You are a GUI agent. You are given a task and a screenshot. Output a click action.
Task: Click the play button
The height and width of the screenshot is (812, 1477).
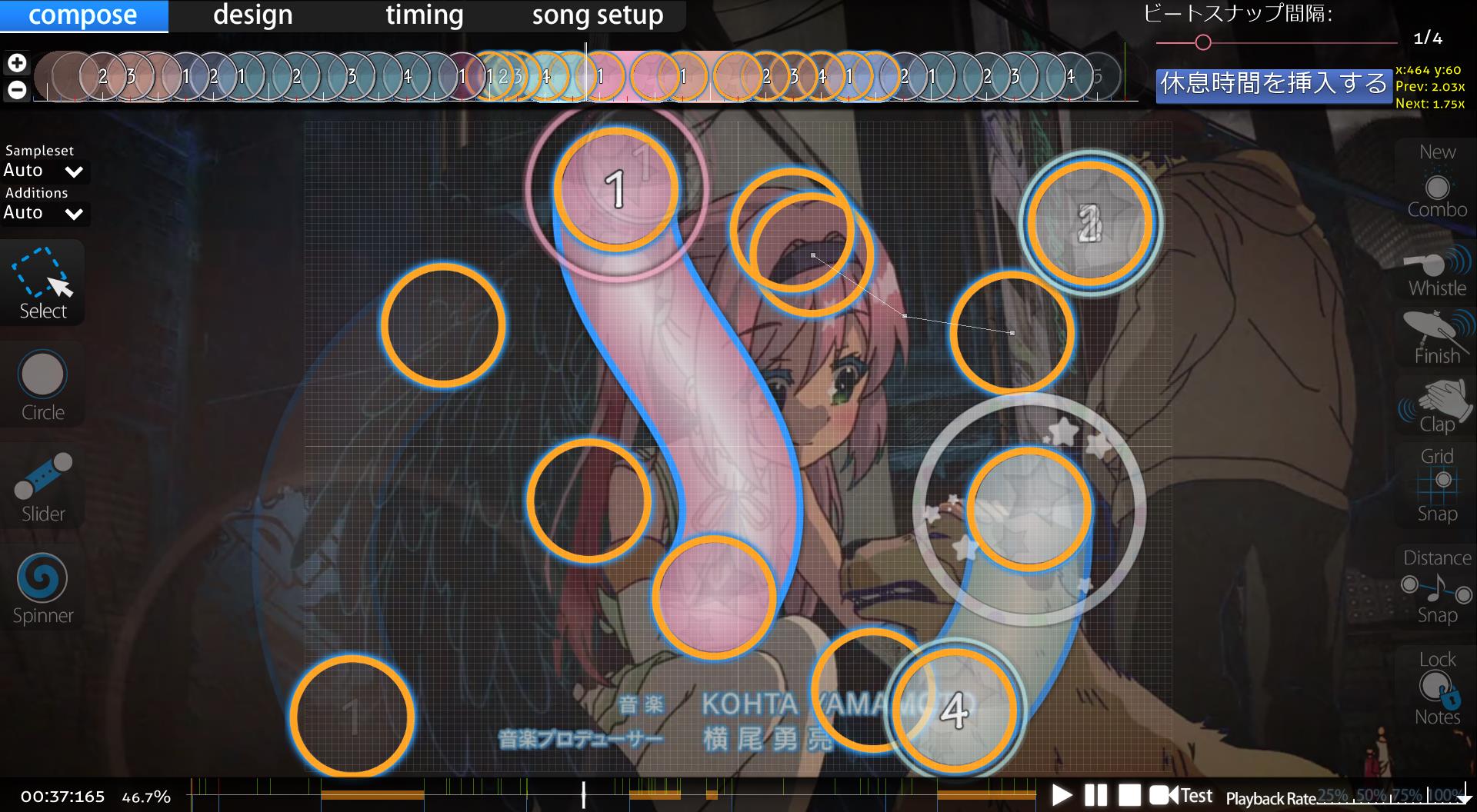tap(1062, 795)
